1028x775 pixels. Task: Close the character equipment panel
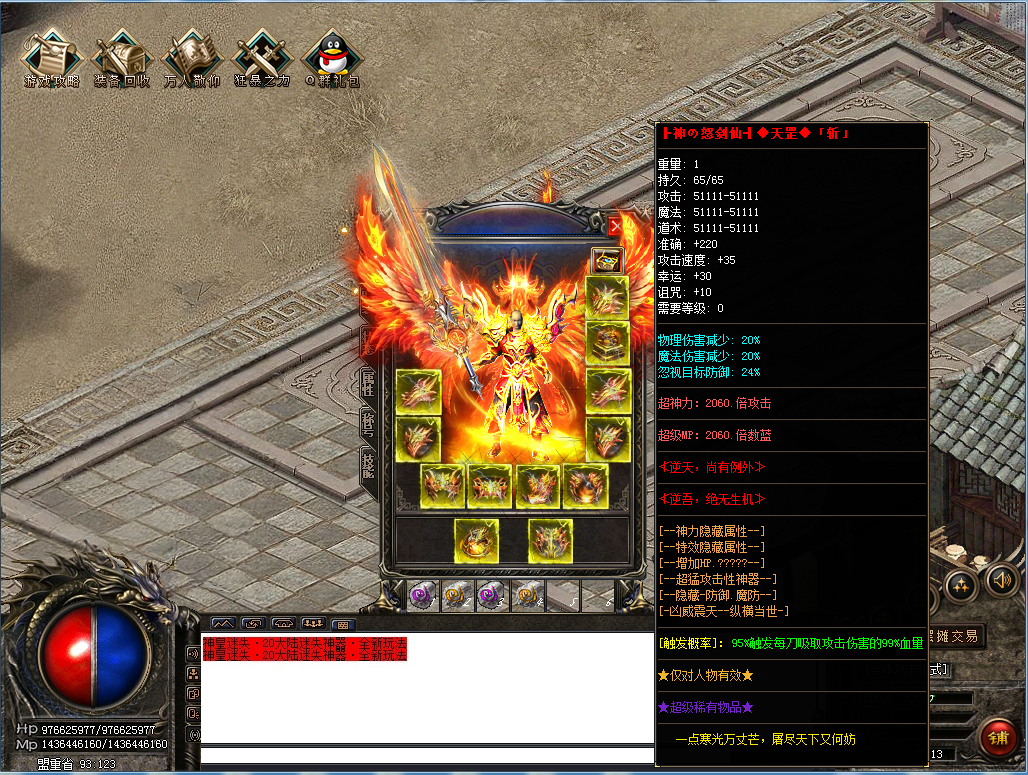615,227
